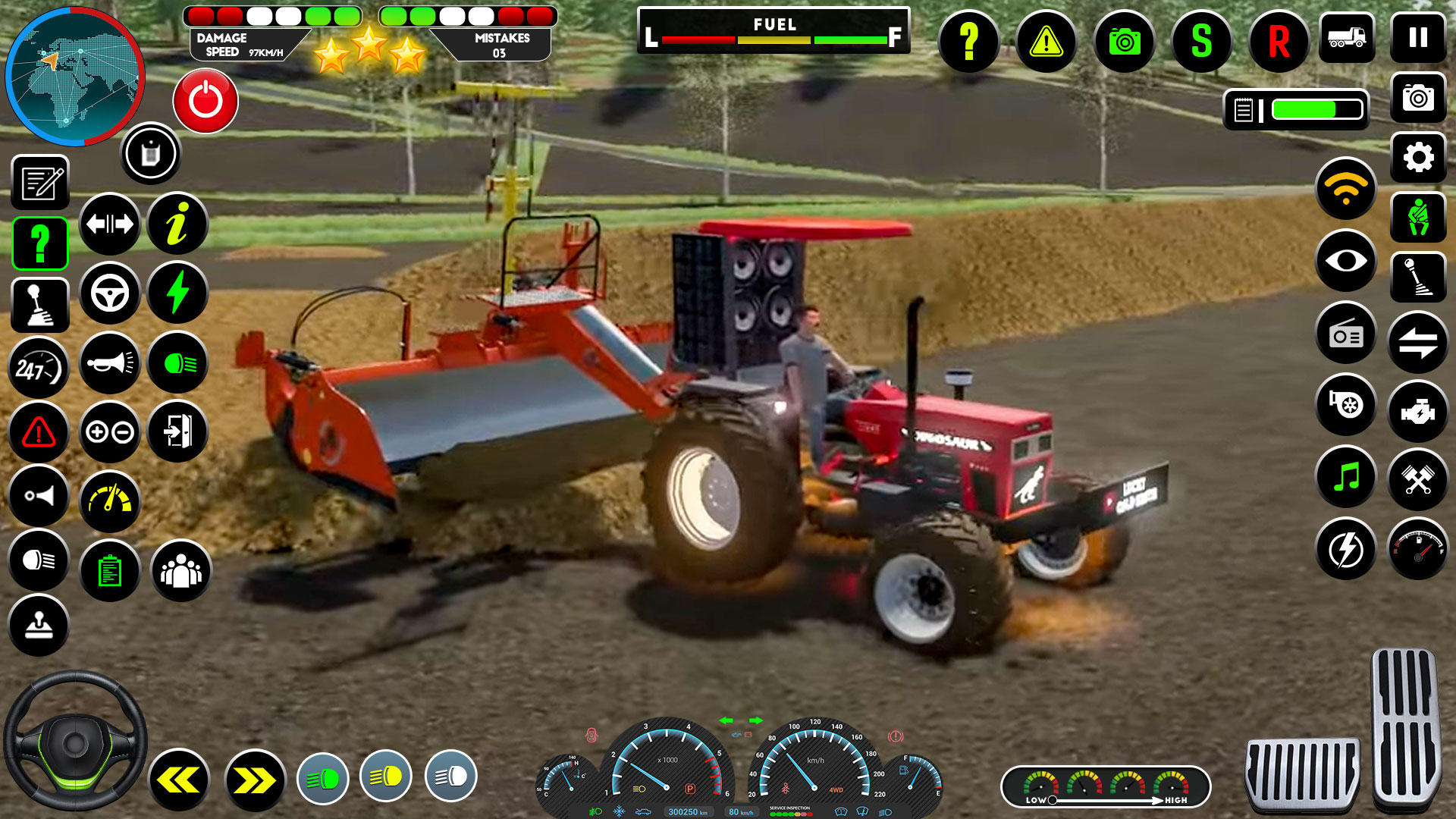Open the photo camera mode icon
This screenshot has width=1456, height=819.
1417,99
